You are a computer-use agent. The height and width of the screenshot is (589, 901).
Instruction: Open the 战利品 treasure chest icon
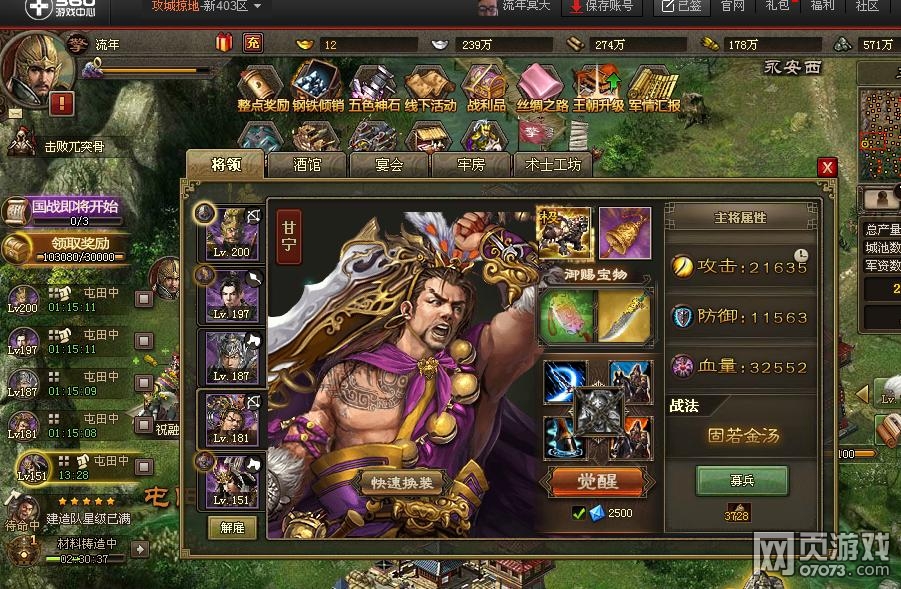(486, 88)
